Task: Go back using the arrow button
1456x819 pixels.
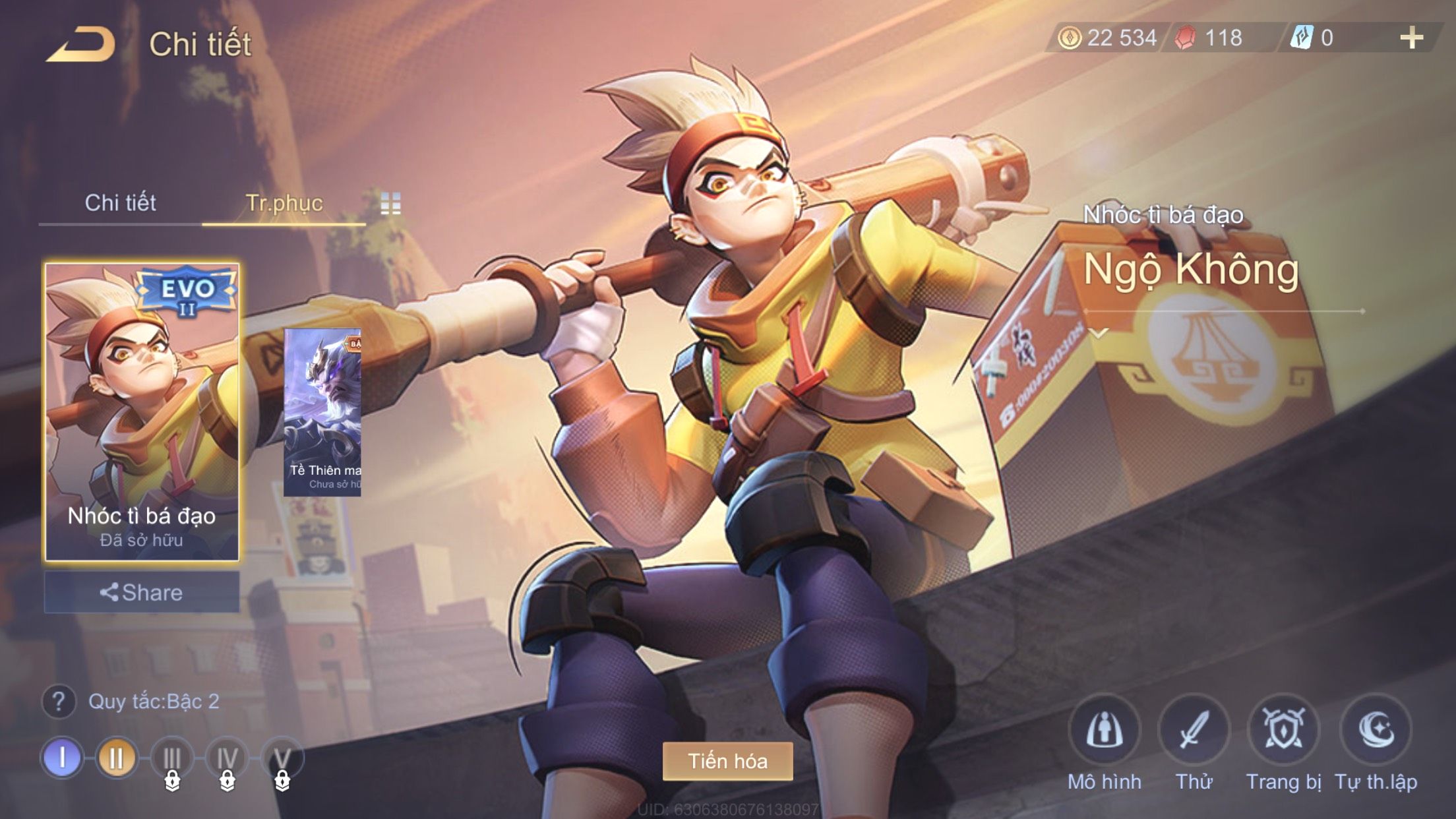Action: pyautogui.click(x=80, y=45)
